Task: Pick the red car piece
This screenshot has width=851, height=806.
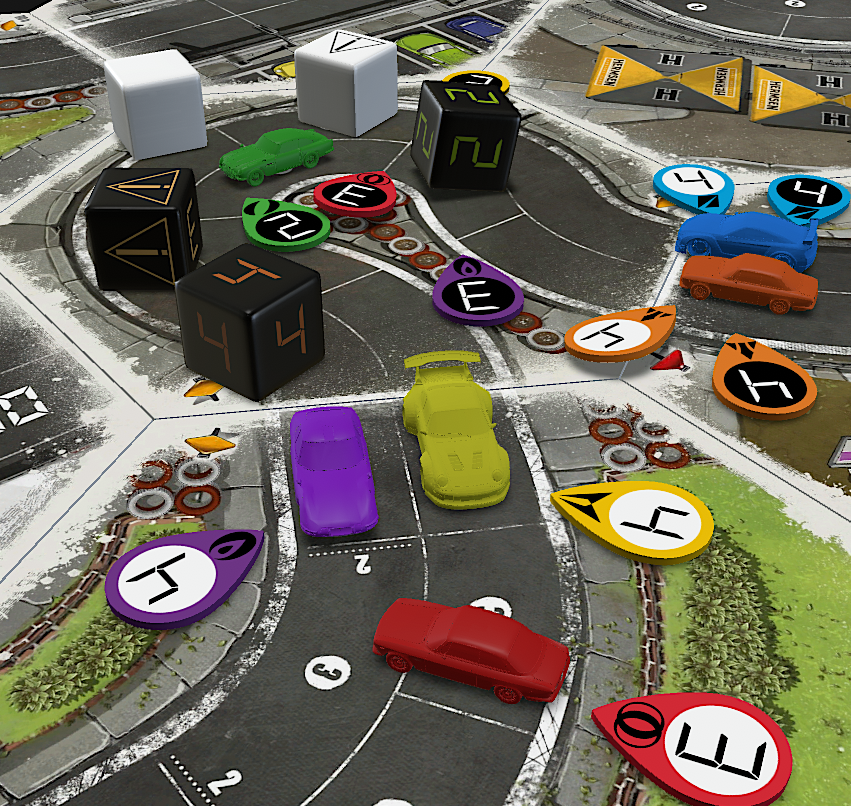Action: (468, 648)
